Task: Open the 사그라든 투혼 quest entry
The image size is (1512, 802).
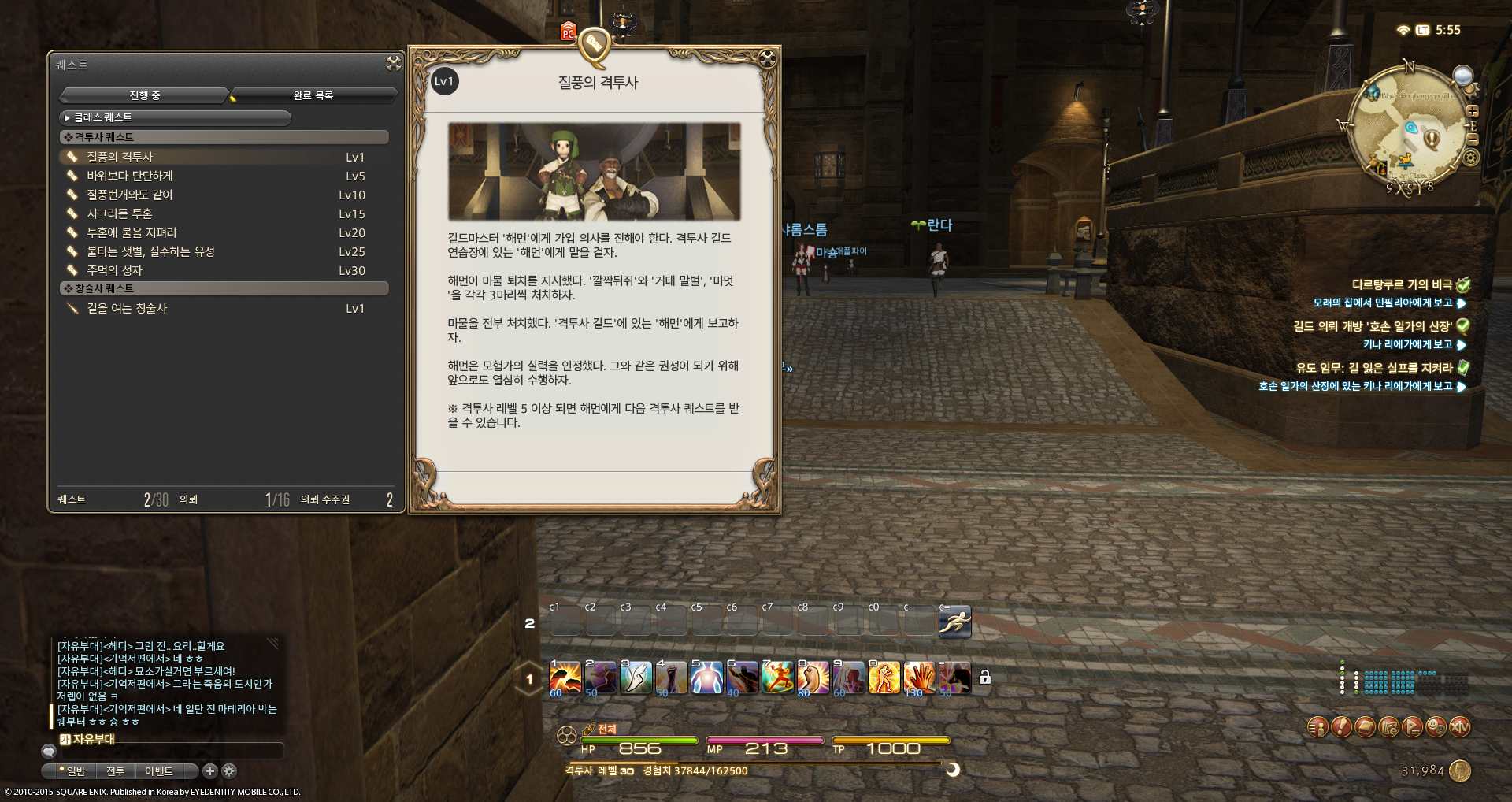Action: click(120, 213)
